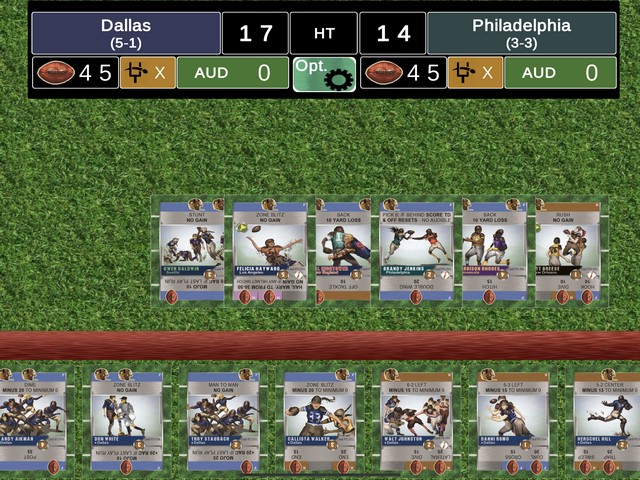640x480 pixels.
Task: Select the Don White Zone Blitz card
Action: click(x=127, y=422)
